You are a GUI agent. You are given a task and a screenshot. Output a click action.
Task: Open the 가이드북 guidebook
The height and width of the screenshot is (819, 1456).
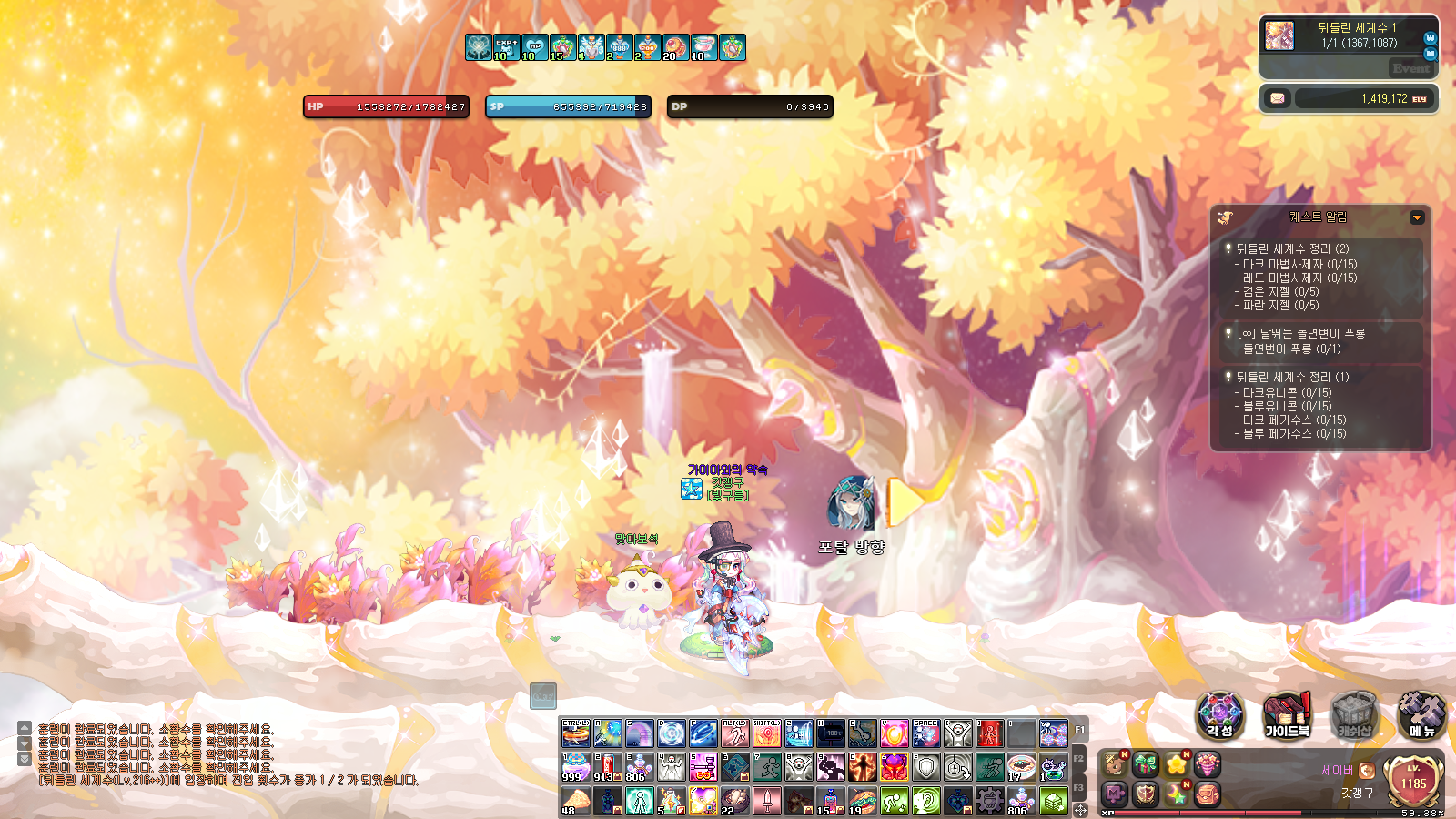point(1287,714)
